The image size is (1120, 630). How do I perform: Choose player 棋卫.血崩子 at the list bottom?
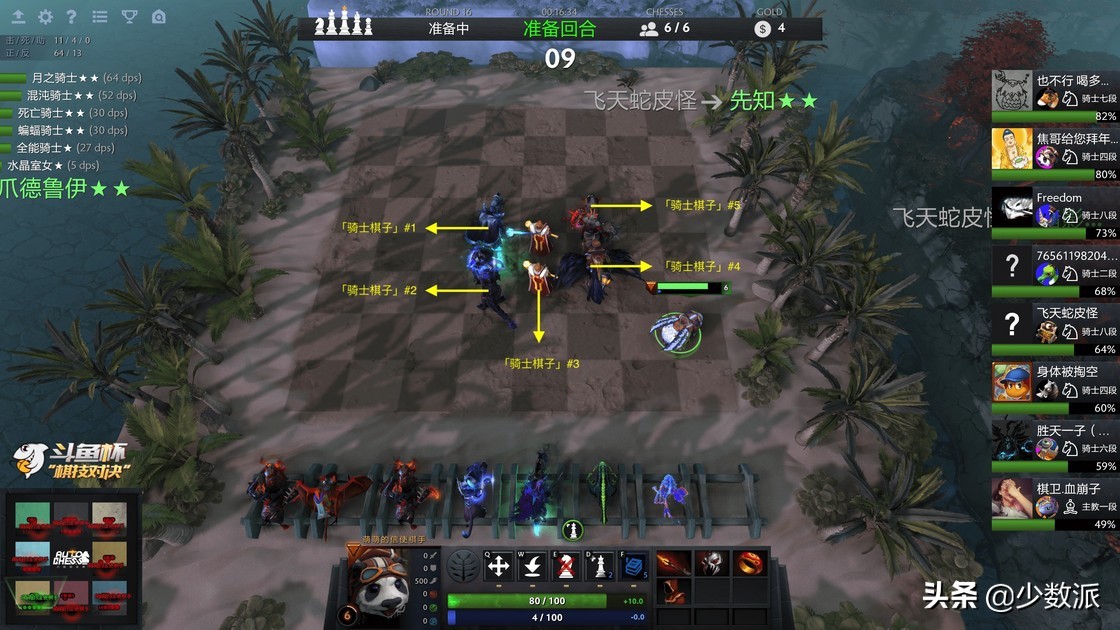tap(1054, 501)
